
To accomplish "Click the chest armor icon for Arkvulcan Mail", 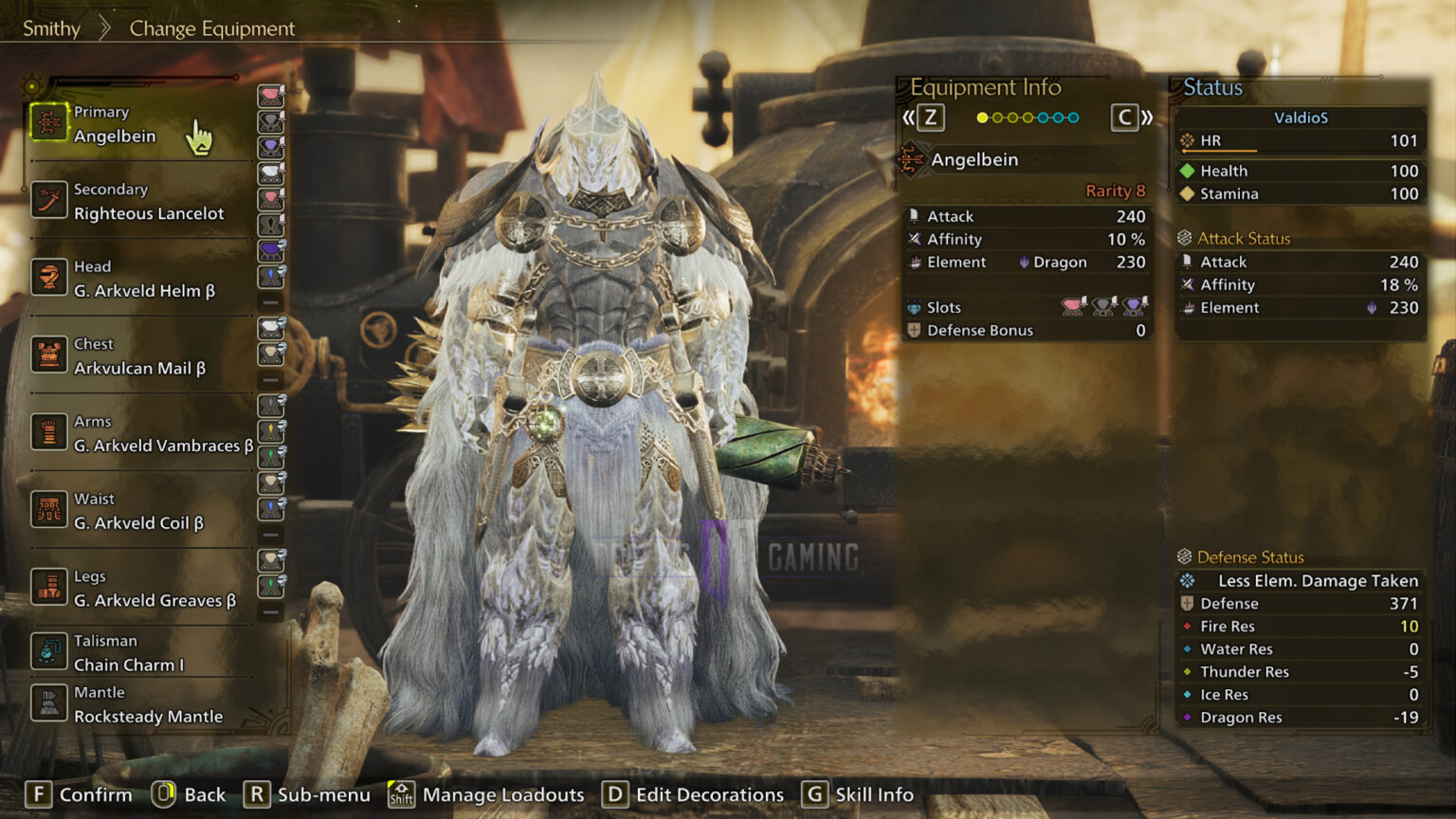I will coord(49,355).
